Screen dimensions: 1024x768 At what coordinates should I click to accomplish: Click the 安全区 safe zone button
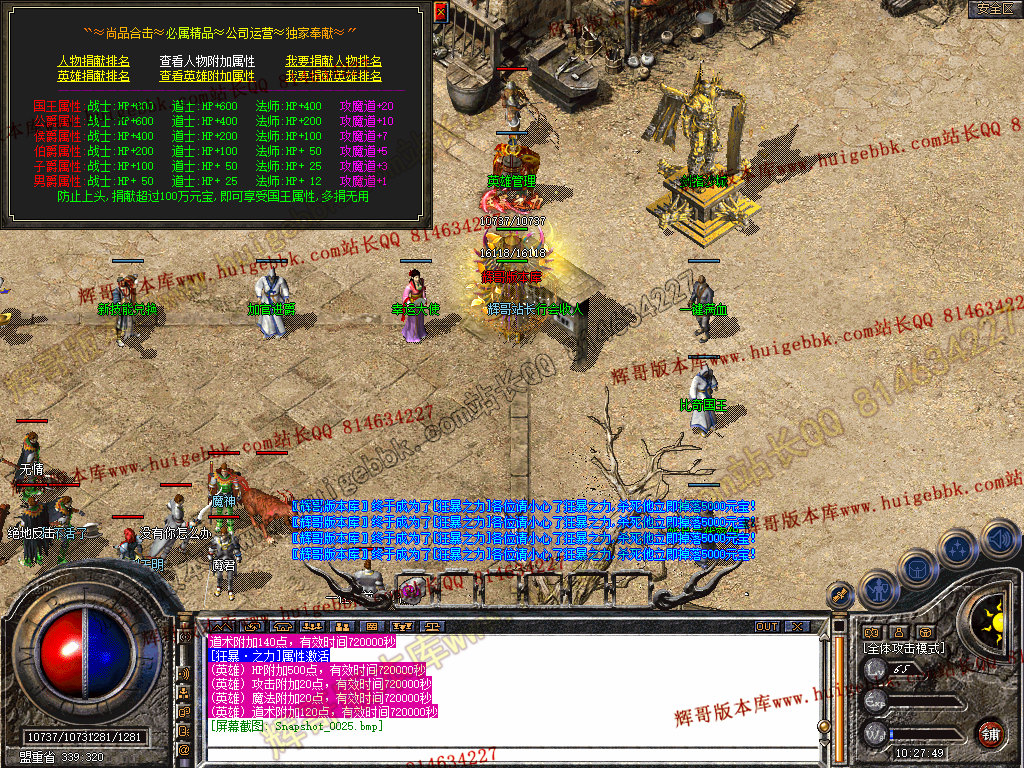[995, 9]
